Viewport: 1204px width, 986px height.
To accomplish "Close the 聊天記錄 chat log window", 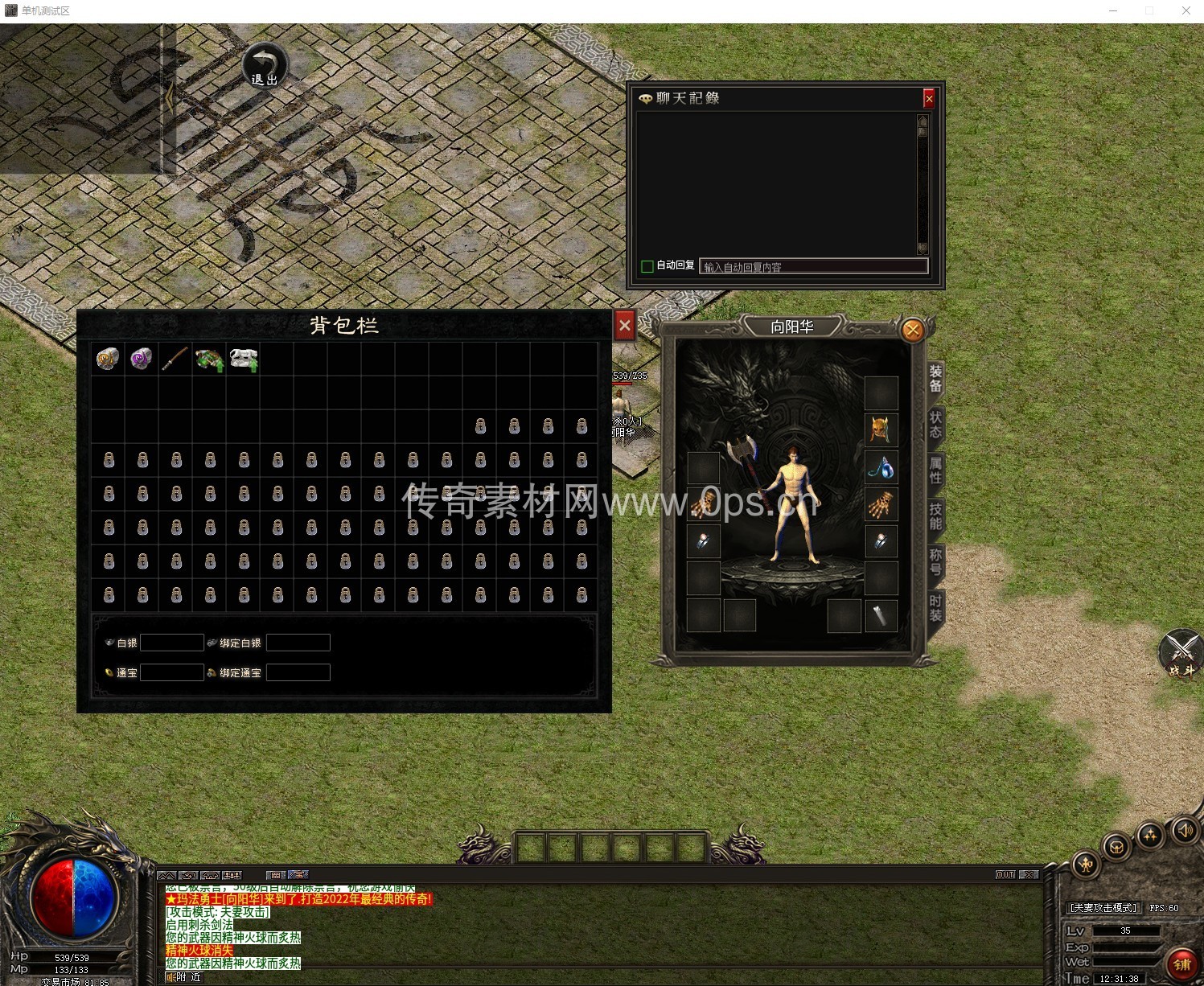I will point(929,98).
